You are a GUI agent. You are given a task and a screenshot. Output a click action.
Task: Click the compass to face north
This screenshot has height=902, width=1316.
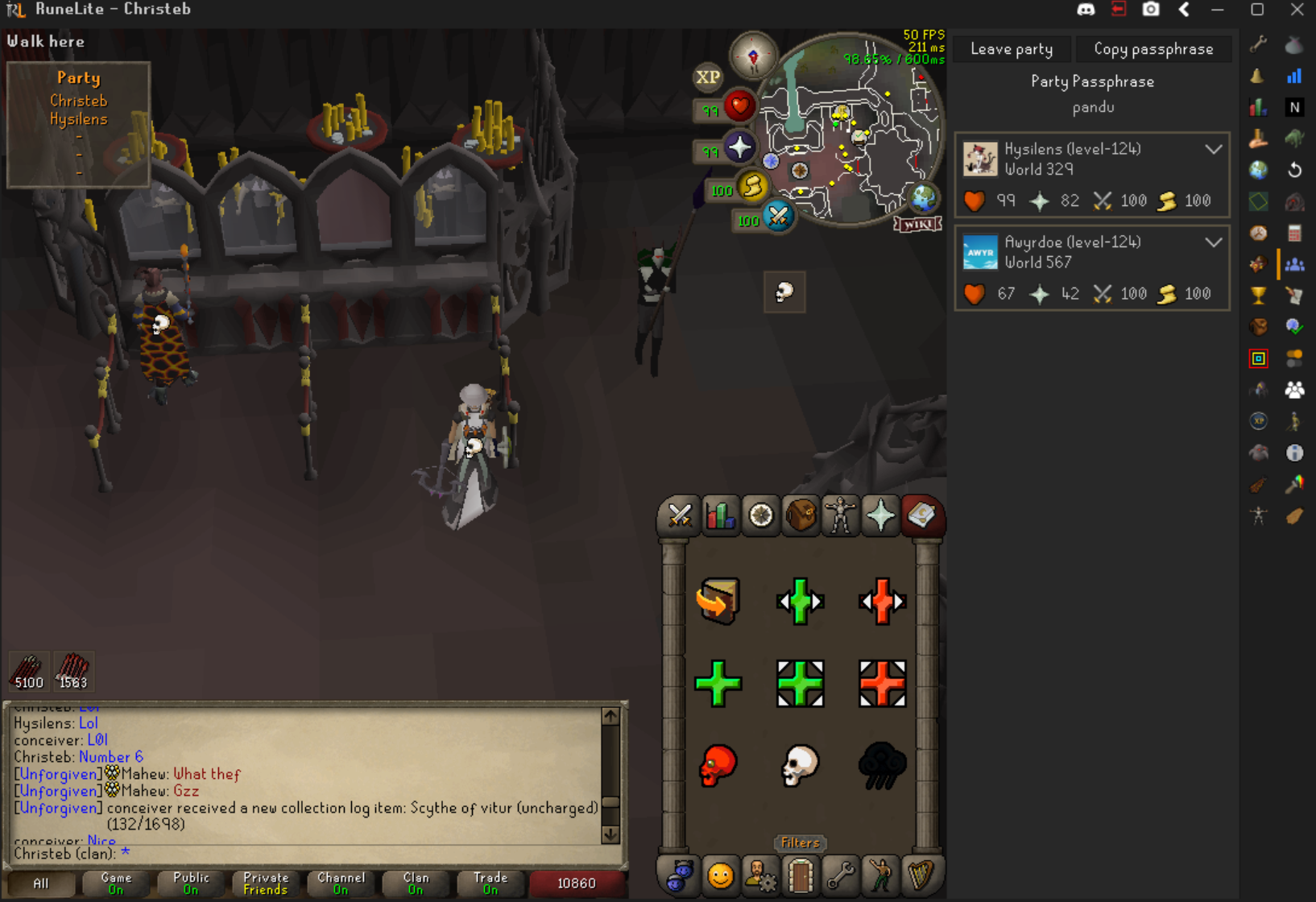[x=753, y=56]
